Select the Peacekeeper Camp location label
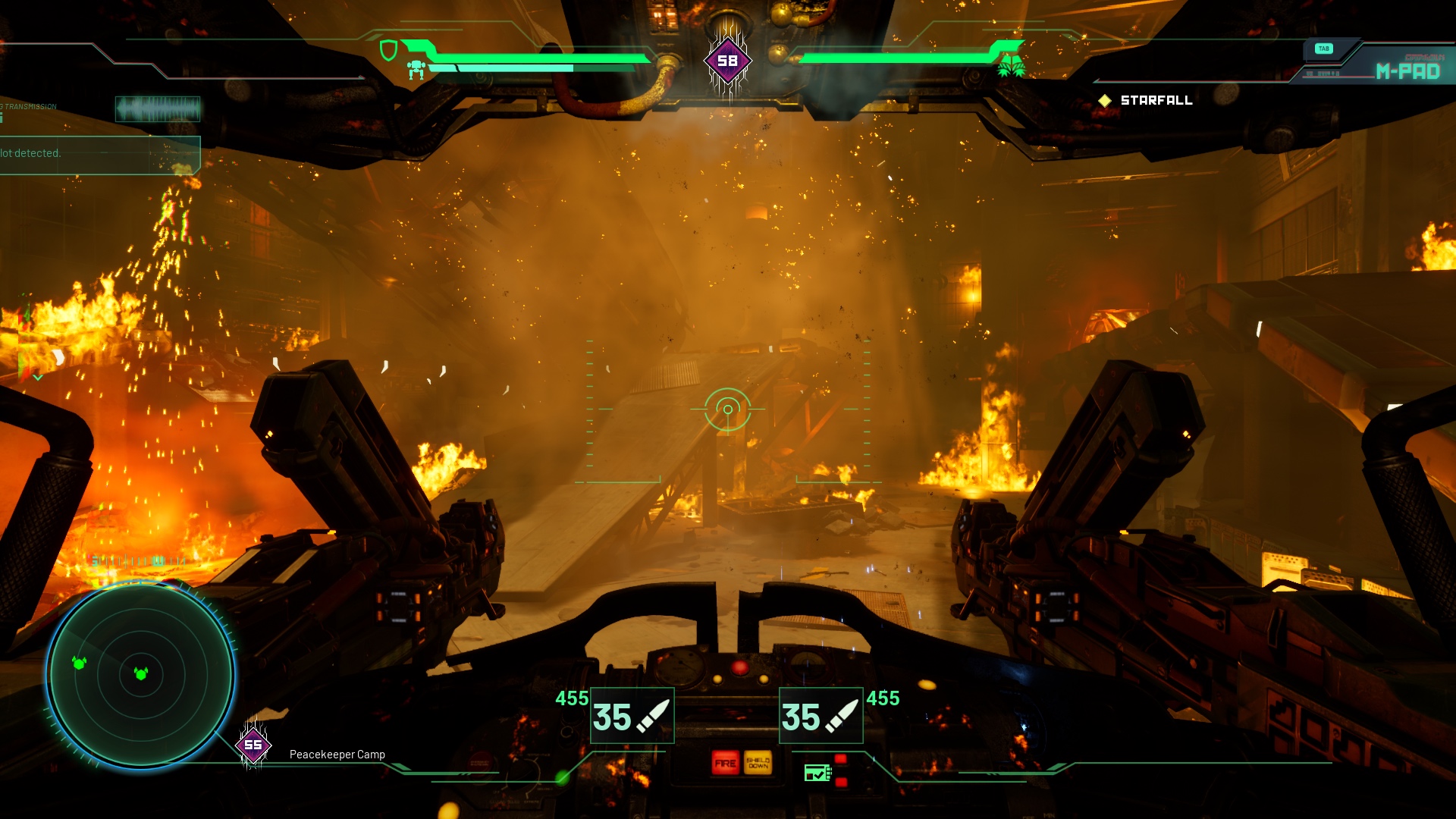The width and height of the screenshot is (1456, 819). click(x=337, y=755)
